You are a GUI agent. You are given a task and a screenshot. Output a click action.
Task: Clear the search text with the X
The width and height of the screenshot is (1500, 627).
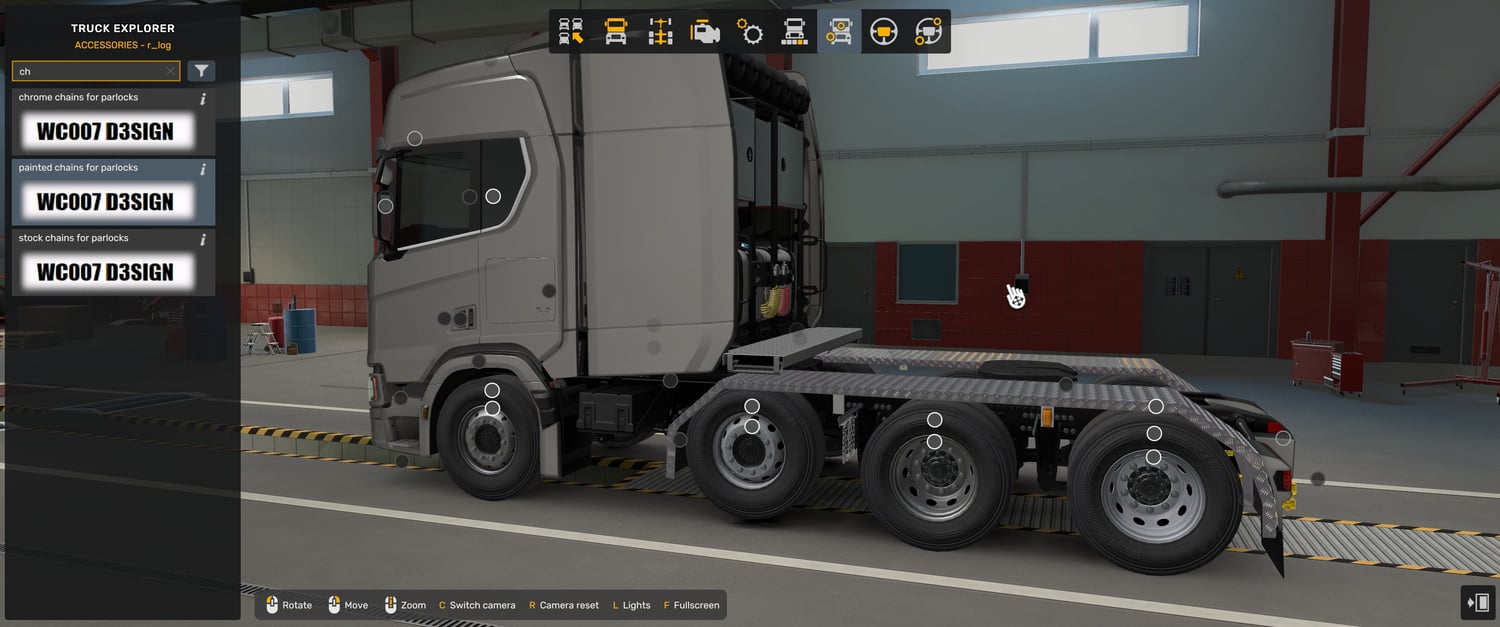click(170, 72)
